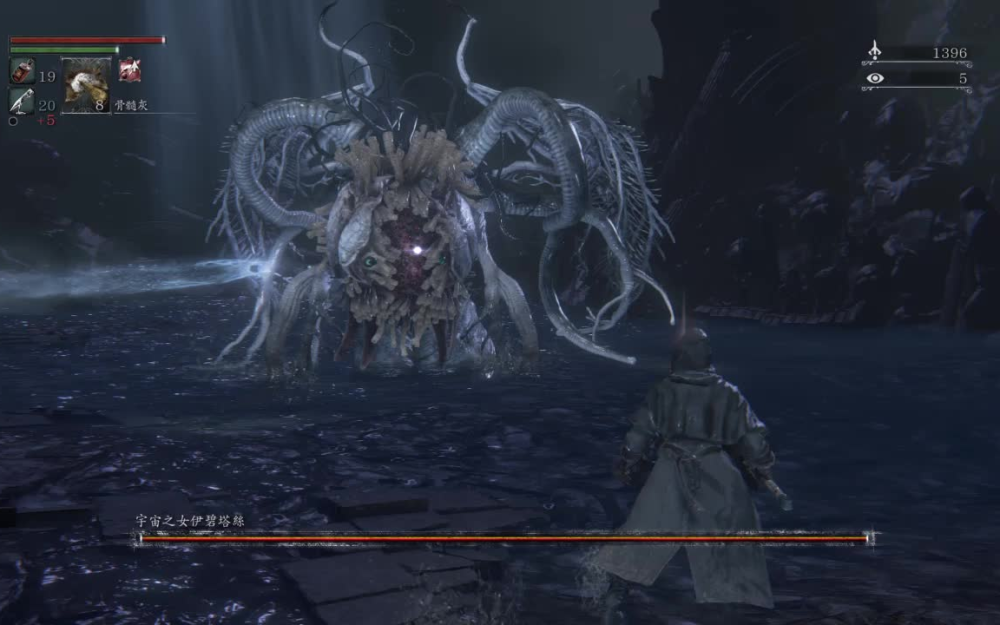This screenshot has width=1000, height=625.
Task: Click the Insight eye icon
Action: click(875, 78)
